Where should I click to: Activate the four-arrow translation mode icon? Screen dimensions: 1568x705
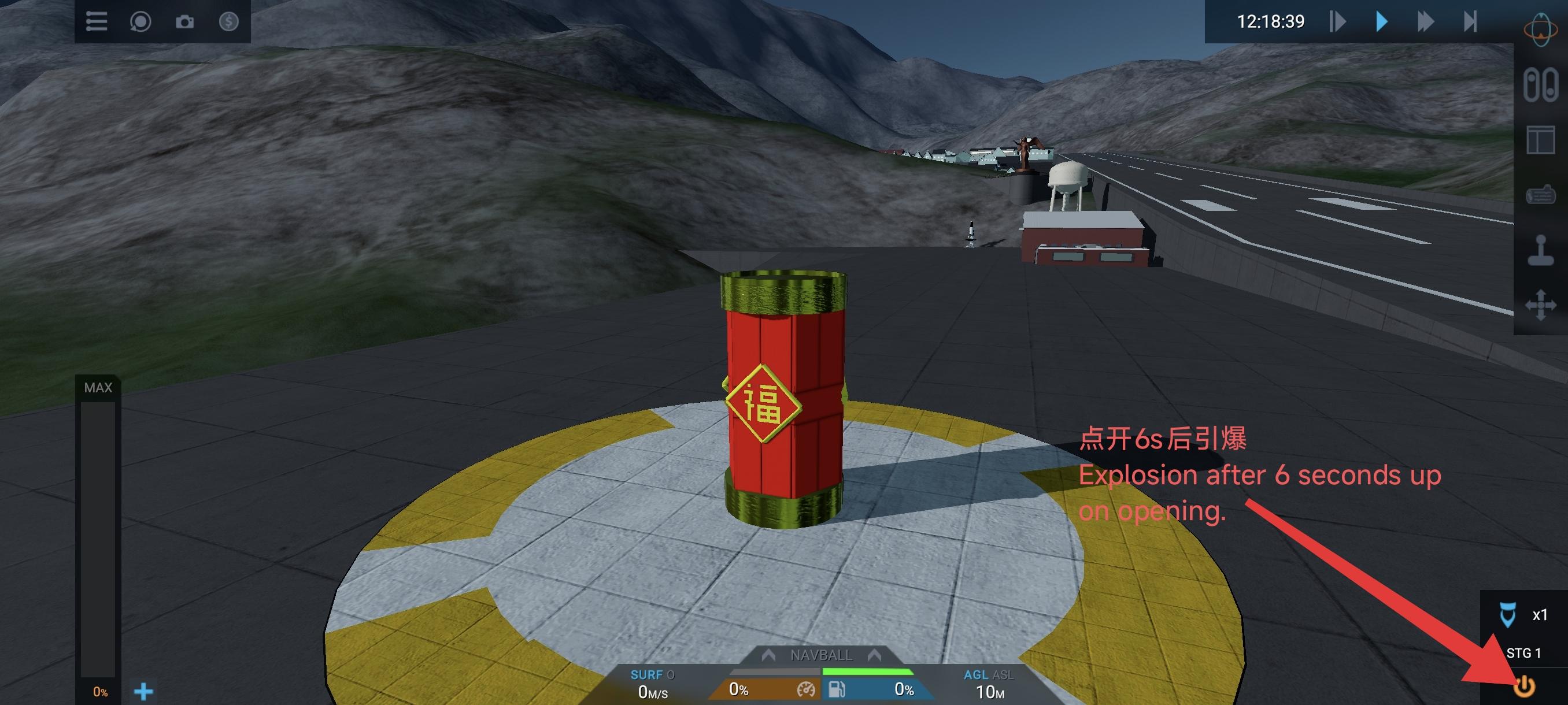click(1540, 304)
